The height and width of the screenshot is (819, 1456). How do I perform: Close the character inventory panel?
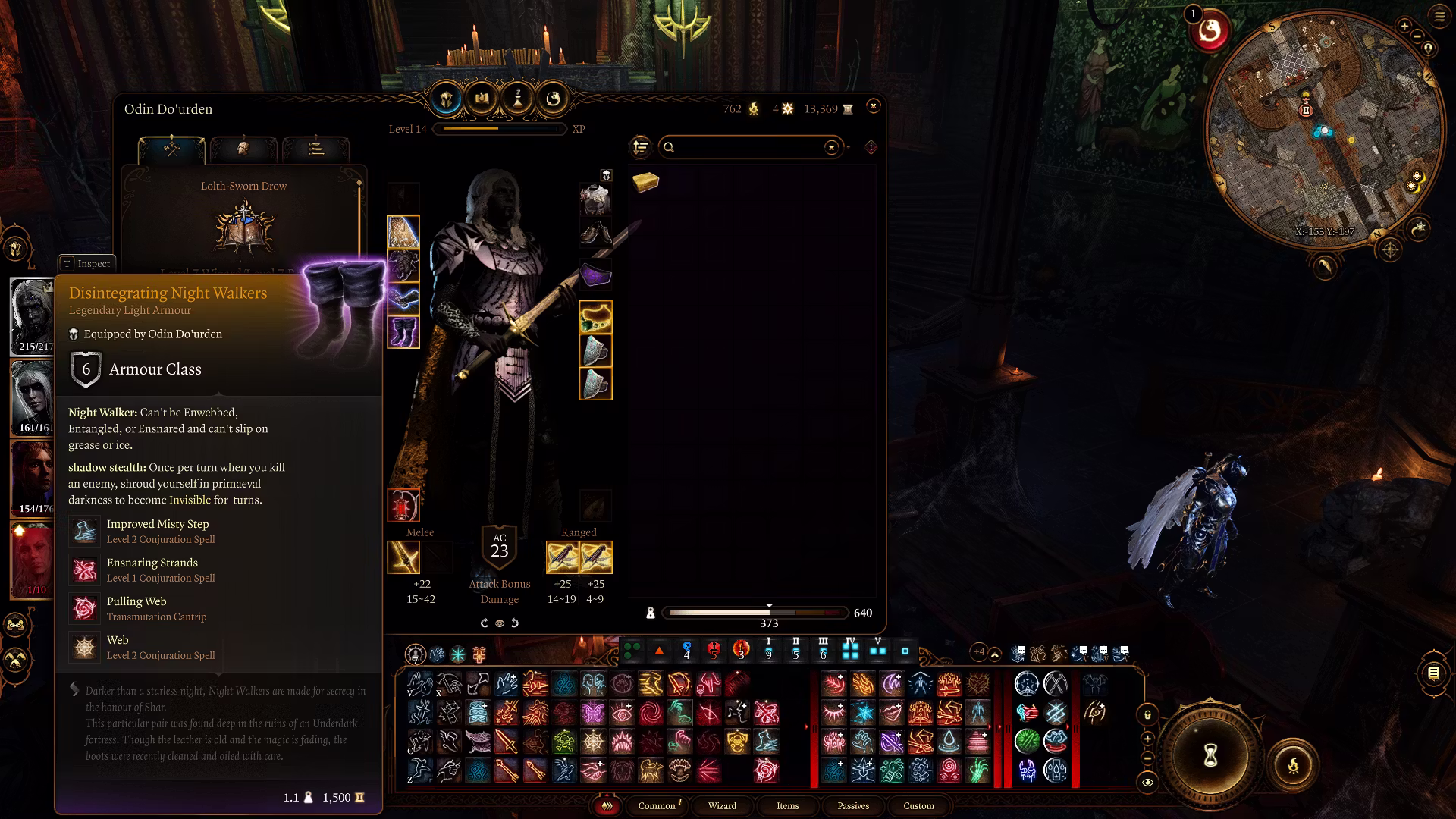click(x=873, y=106)
